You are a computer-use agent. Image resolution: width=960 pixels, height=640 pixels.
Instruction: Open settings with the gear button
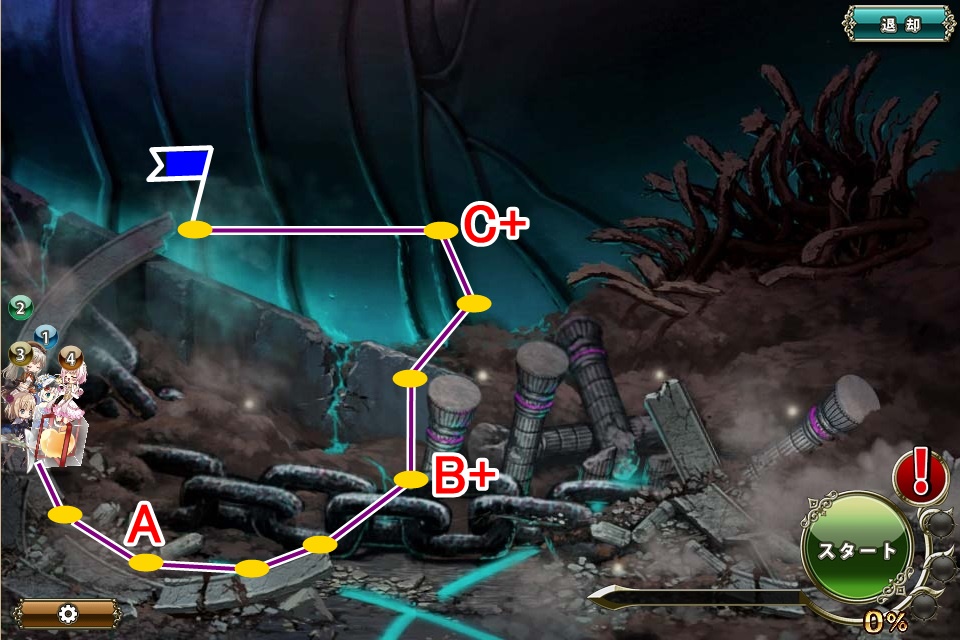(68, 613)
